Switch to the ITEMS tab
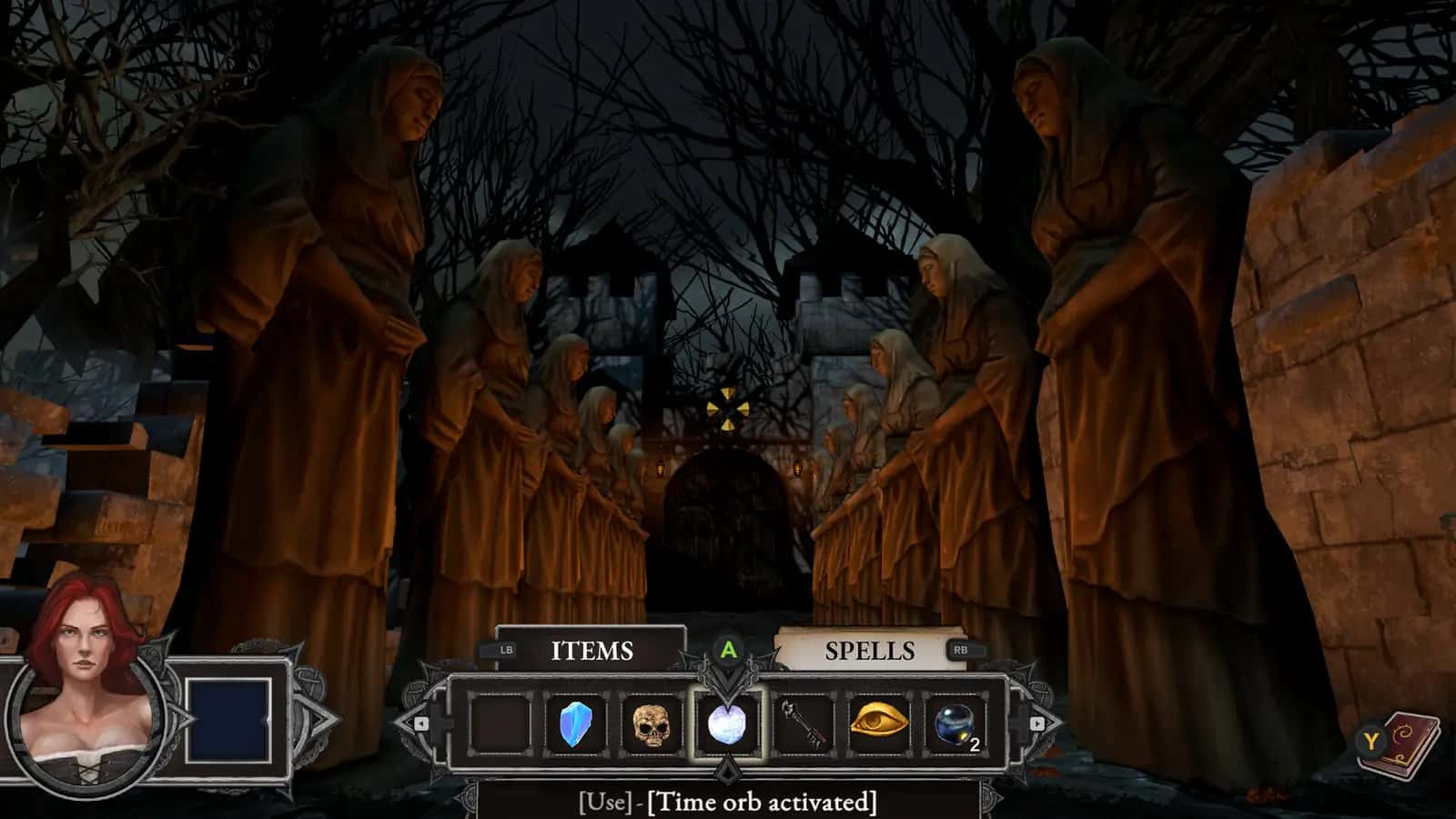 (x=590, y=651)
